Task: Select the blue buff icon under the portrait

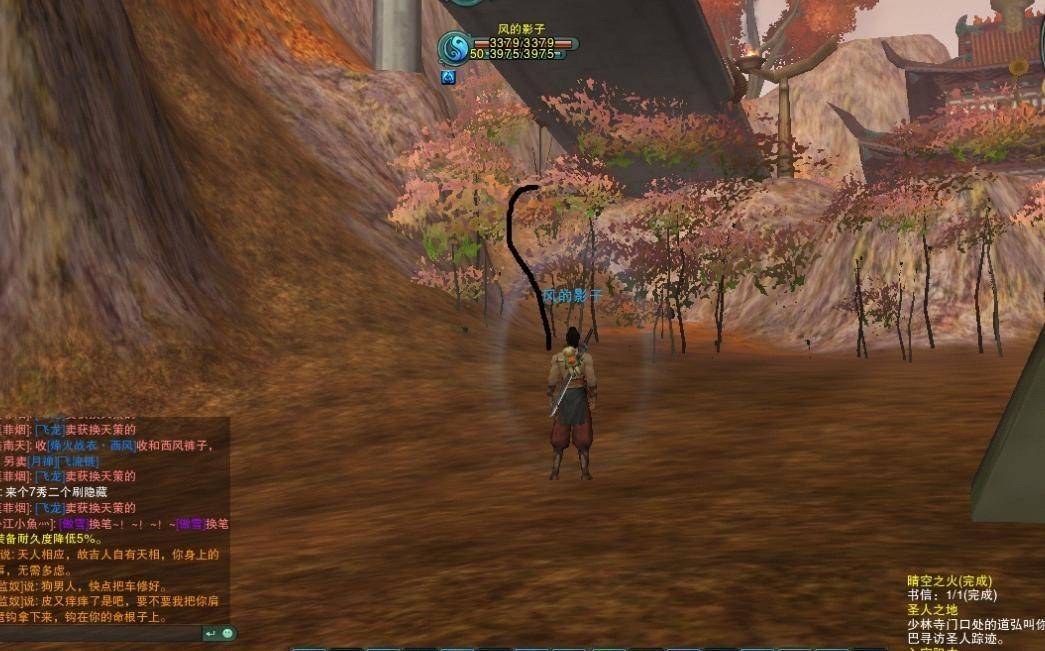Action: tap(448, 77)
